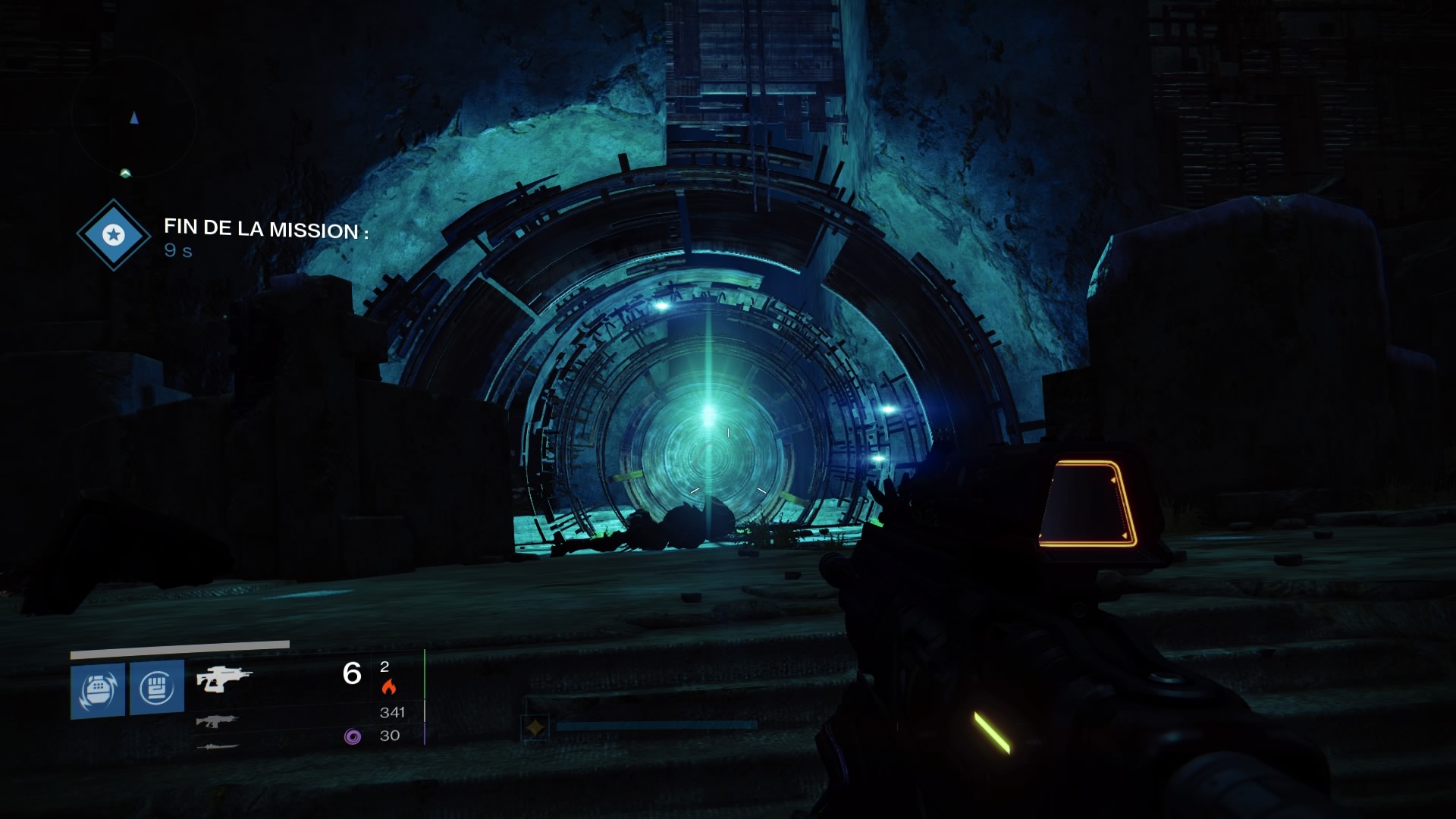The height and width of the screenshot is (819, 1456).
Task: Activate the grenade ability icon
Action: click(98, 689)
